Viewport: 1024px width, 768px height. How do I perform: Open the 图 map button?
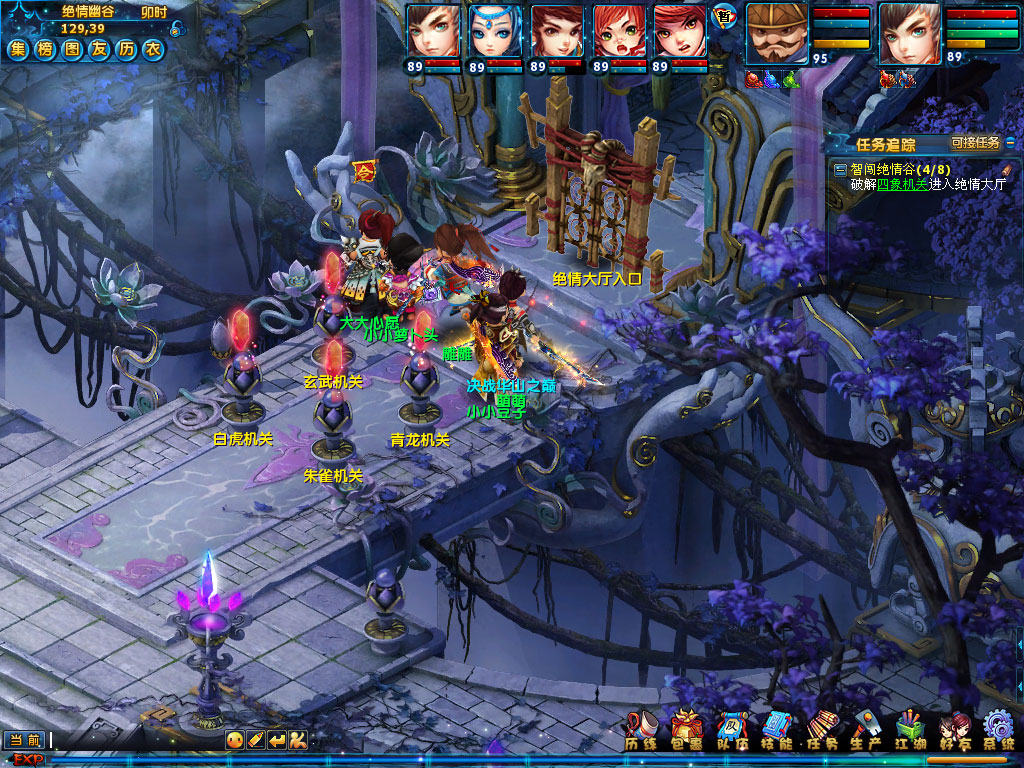coord(72,49)
